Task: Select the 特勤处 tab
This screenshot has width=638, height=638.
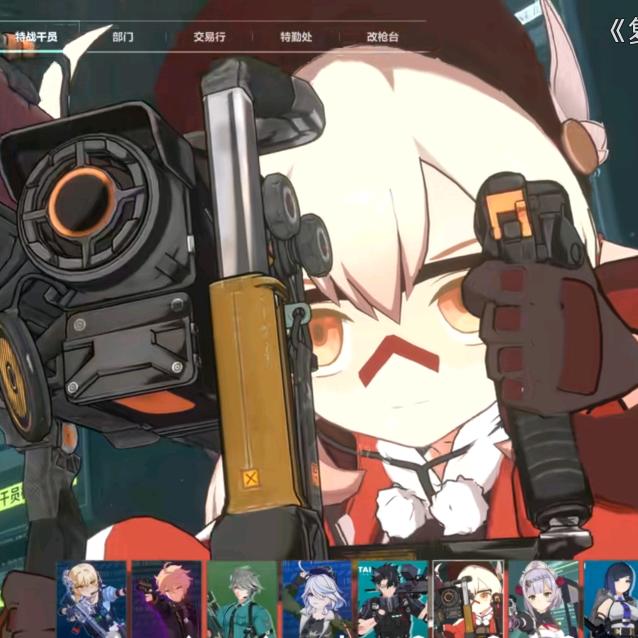Action: [296, 37]
